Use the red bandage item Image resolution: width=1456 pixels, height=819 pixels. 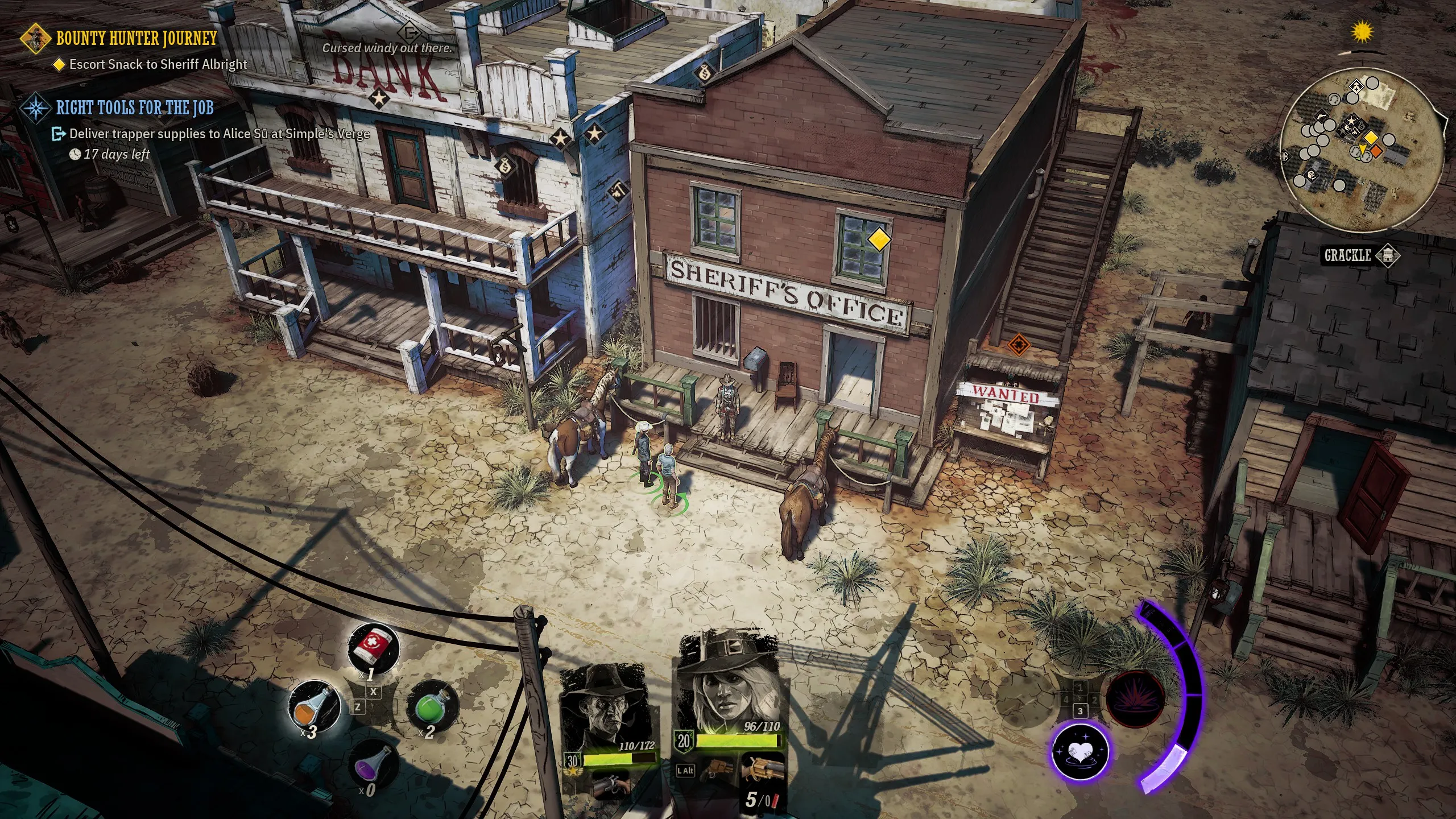(373, 649)
